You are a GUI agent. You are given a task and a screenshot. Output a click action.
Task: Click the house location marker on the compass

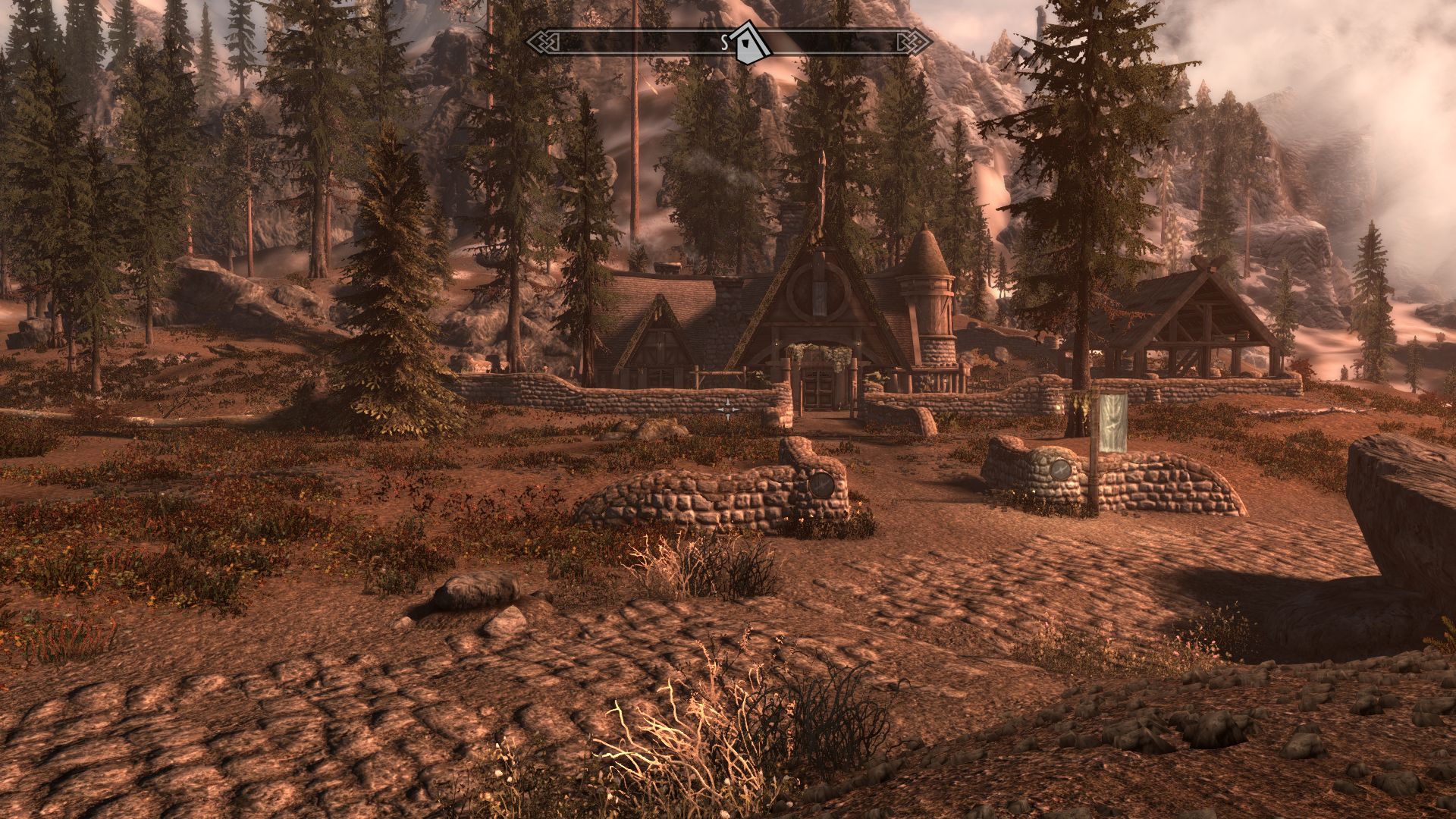[x=748, y=41]
